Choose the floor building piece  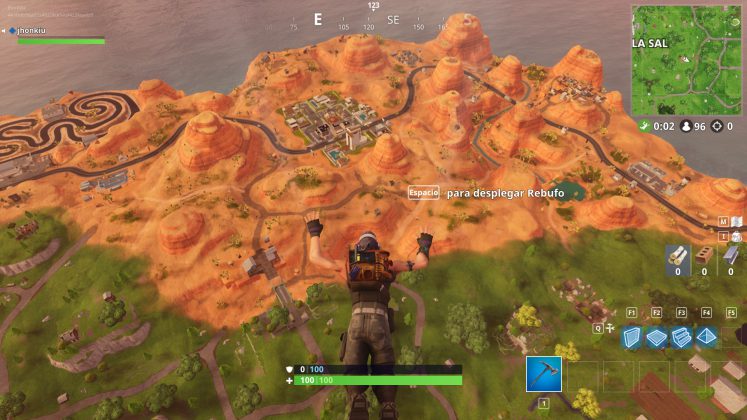point(657,337)
